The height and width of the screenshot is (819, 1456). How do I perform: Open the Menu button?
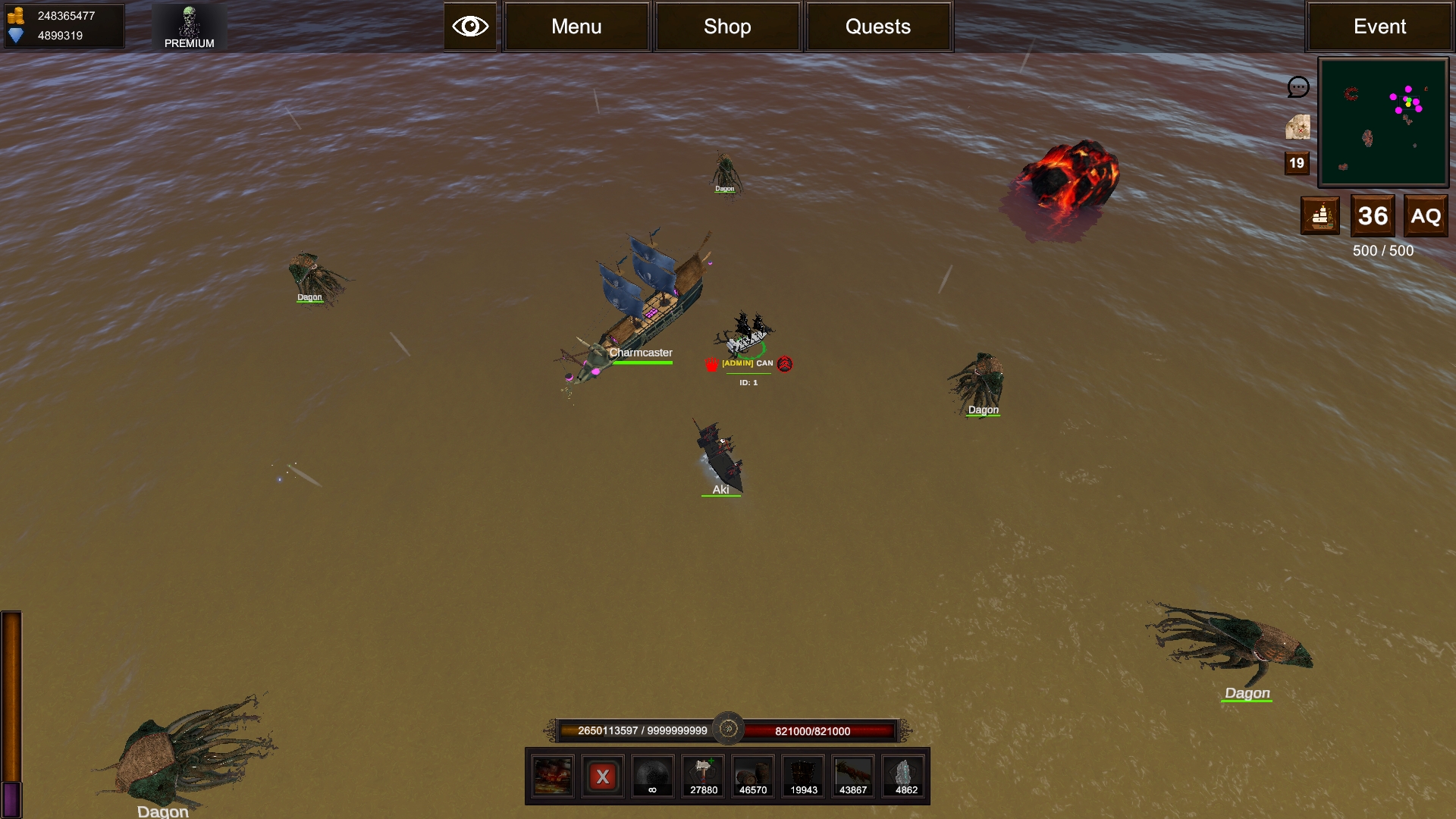point(576,27)
